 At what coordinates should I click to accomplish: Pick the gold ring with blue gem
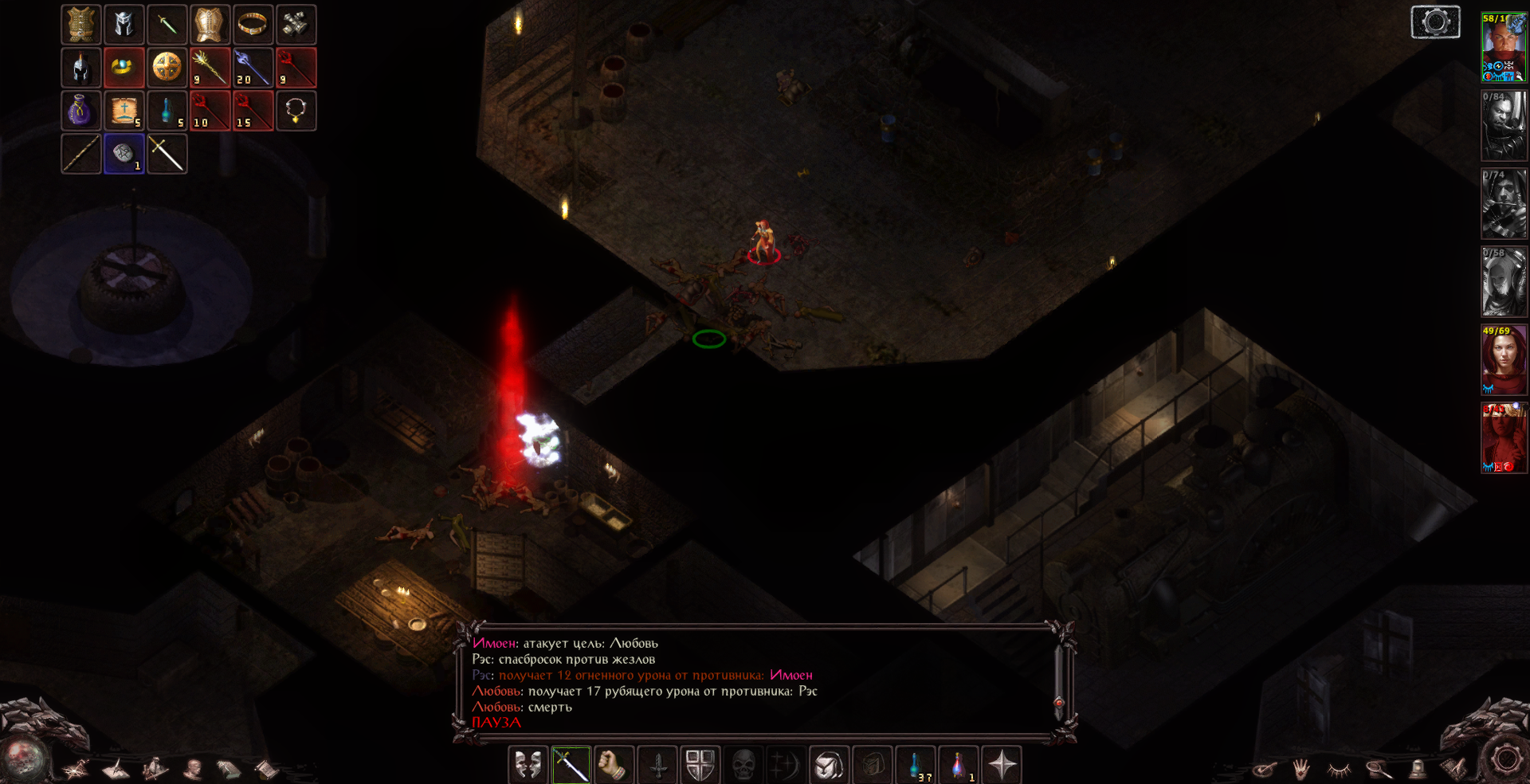point(124,68)
